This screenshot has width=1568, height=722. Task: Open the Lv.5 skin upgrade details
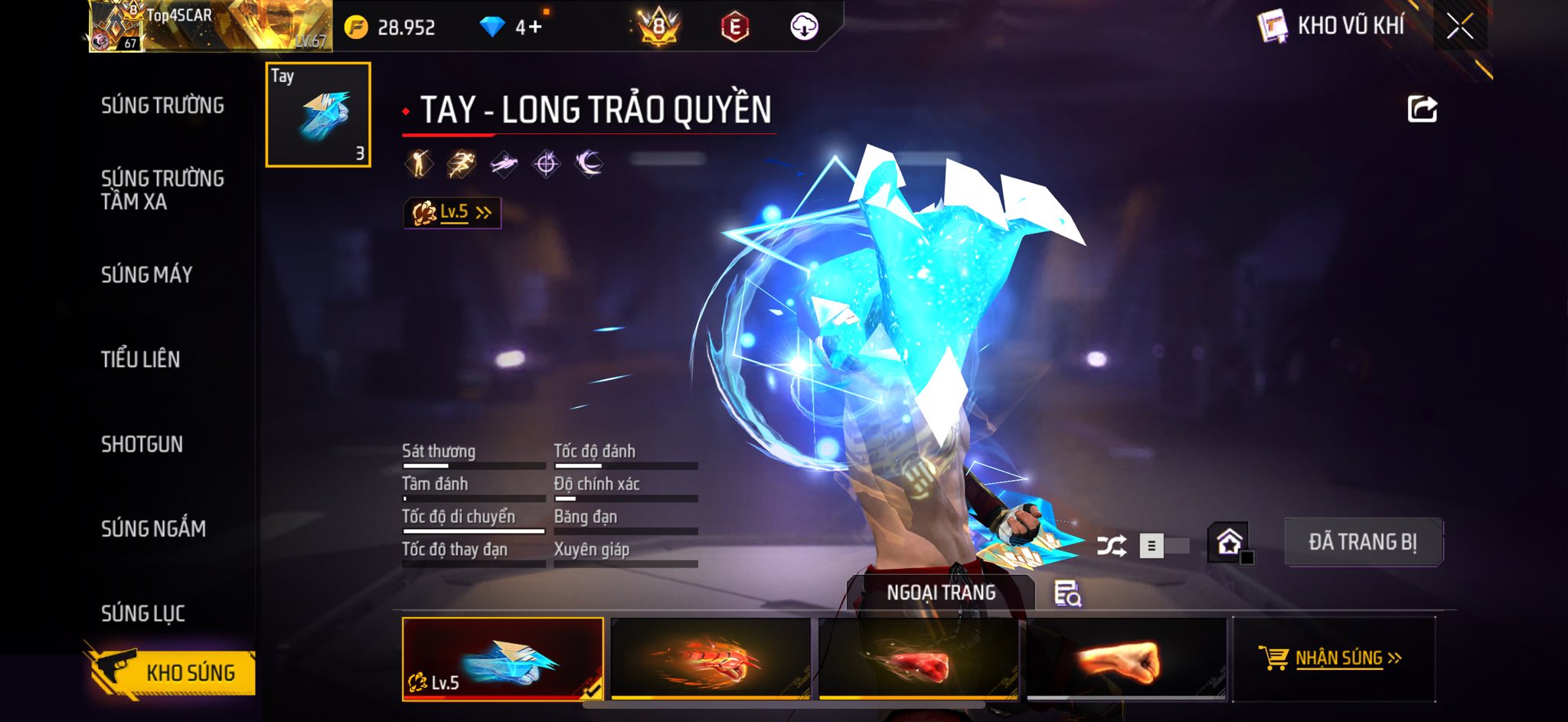tap(452, 213)
